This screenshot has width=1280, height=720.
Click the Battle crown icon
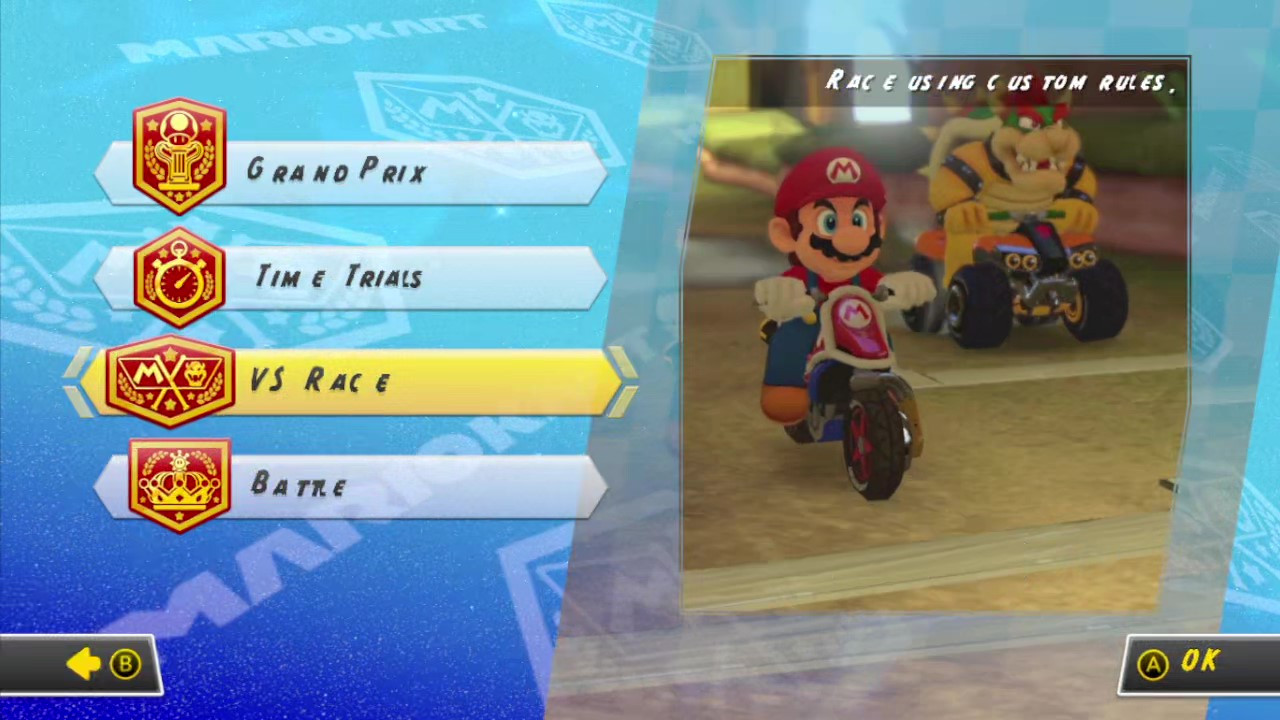pos(178,485)
